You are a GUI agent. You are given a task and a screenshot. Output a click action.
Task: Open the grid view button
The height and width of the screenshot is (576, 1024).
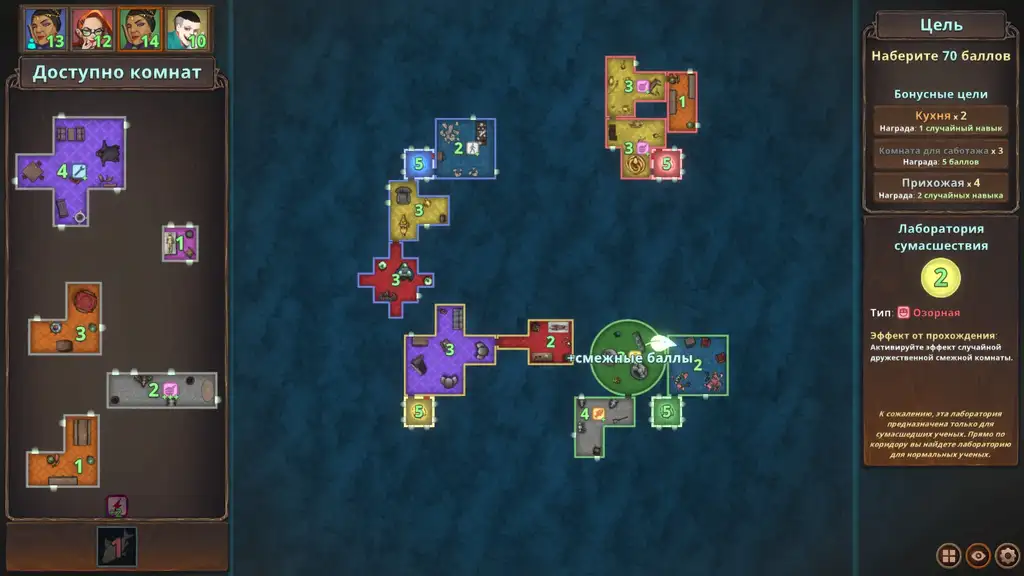948,555
